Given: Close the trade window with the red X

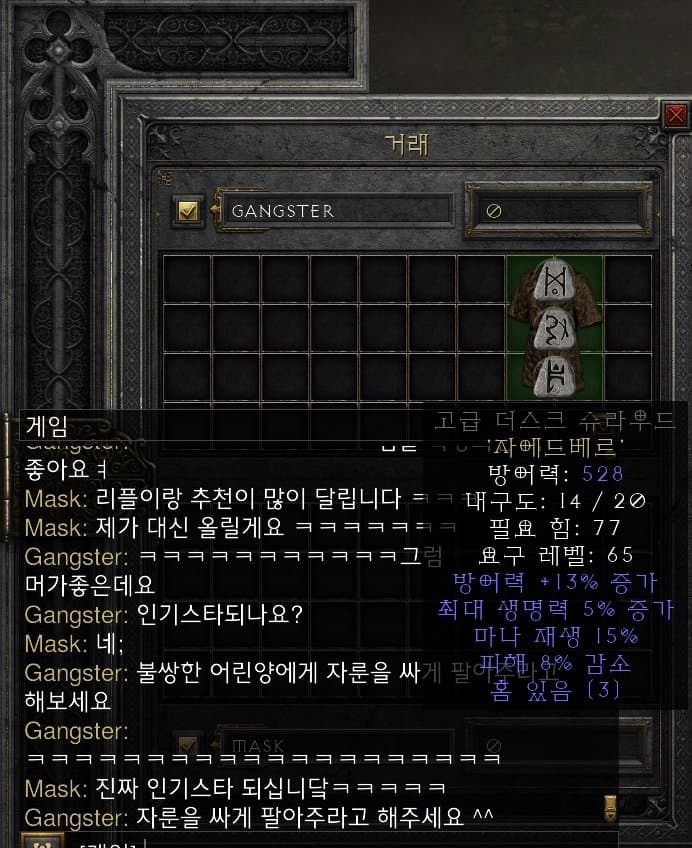Looking at the screenshot, I should click(676, 116).
